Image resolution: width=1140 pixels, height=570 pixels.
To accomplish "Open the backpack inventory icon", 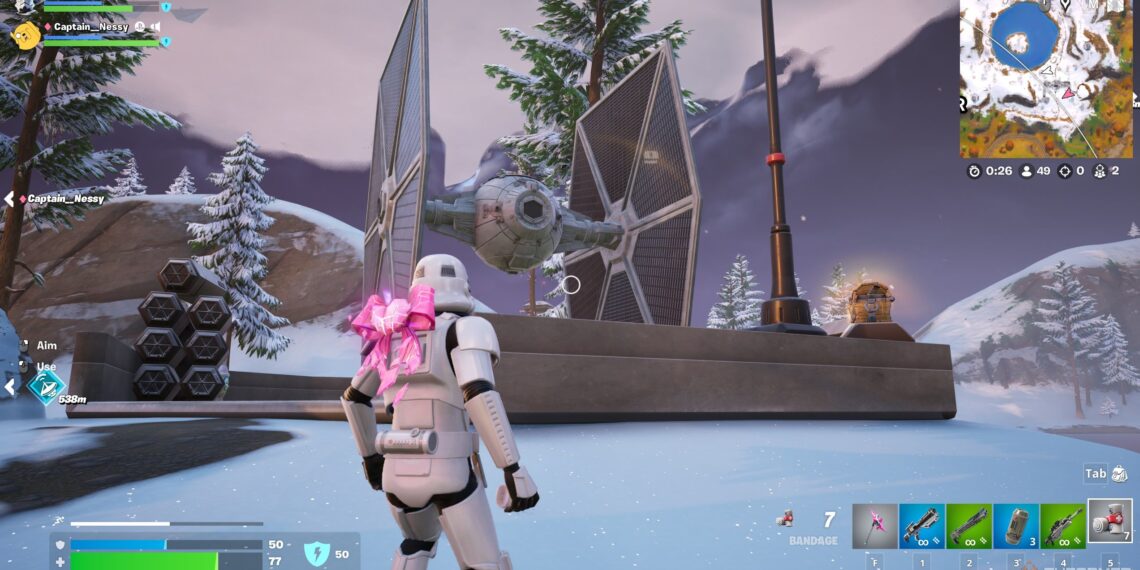I will [x=1119, y=474].
